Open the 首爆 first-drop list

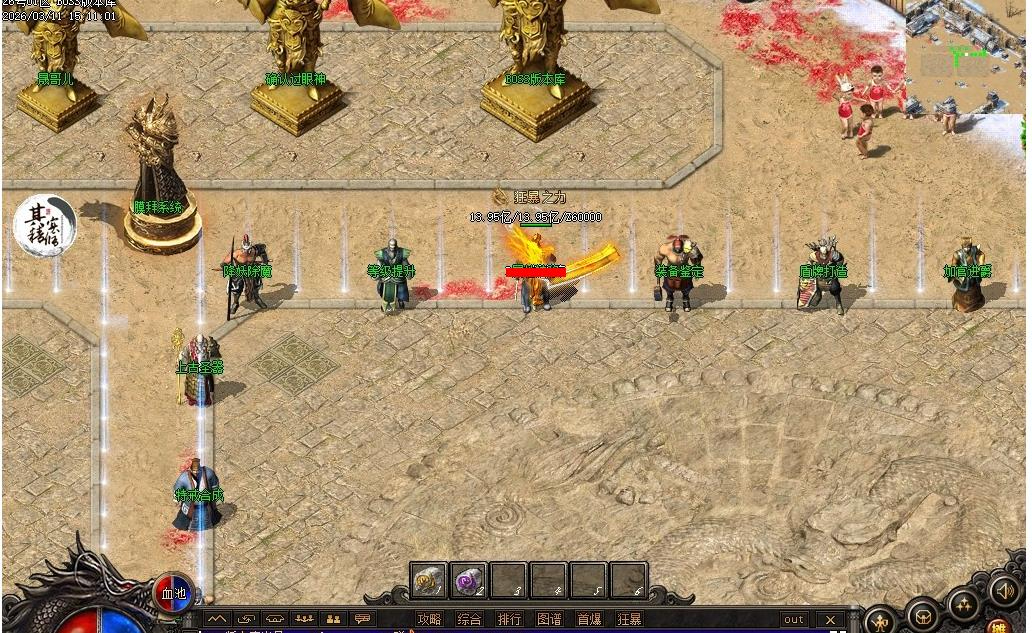click(589, 620)
